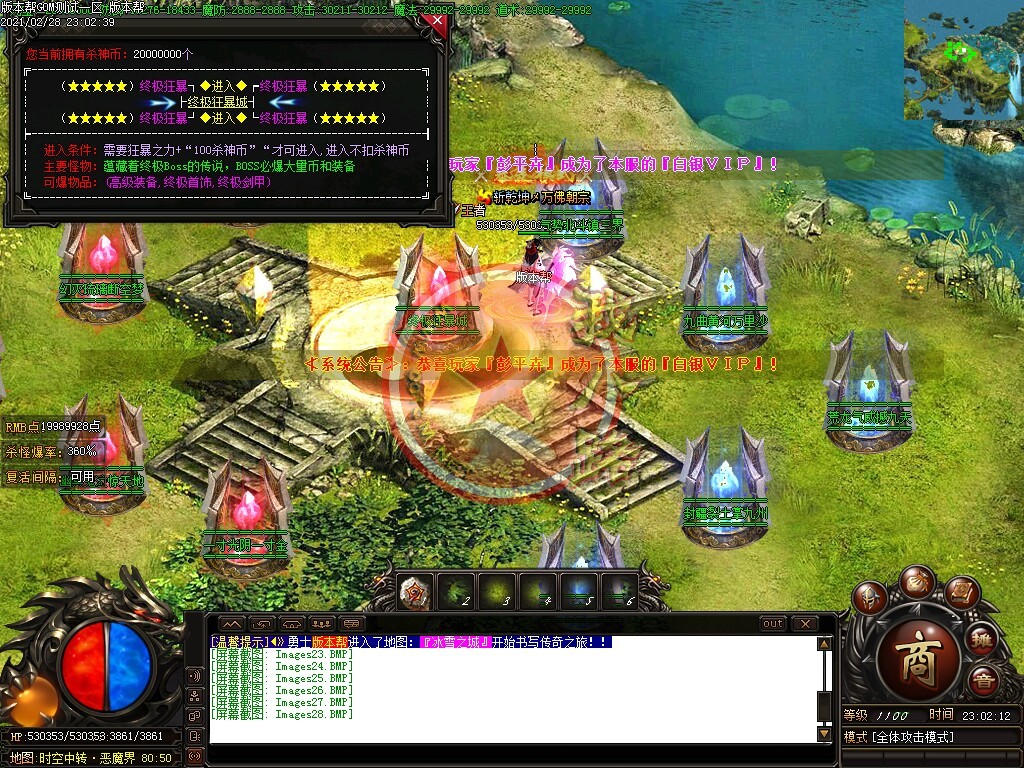The image size is (1024, 768).
Task: Click the mountain-shaped chat toolbar button
Action: [x=231, y=624]
